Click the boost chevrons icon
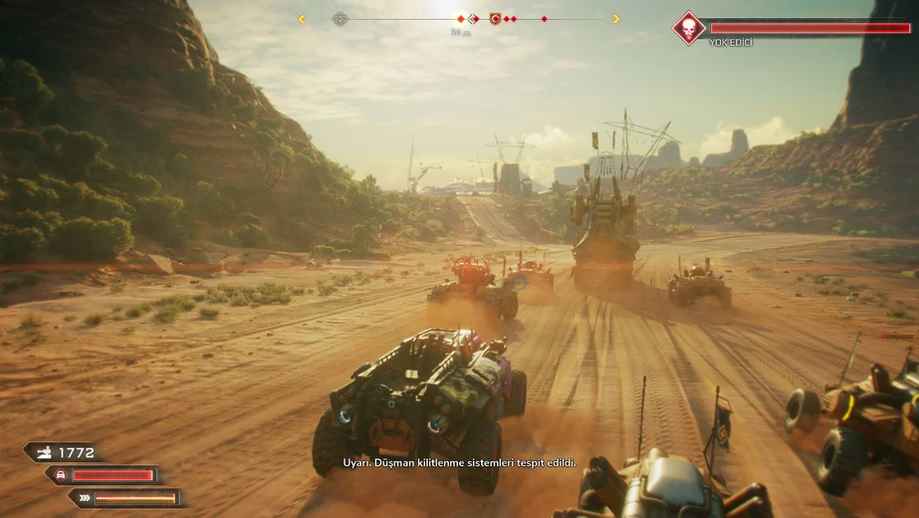Image resolution: width=919 pixels, height=518 pixels. 84,497
